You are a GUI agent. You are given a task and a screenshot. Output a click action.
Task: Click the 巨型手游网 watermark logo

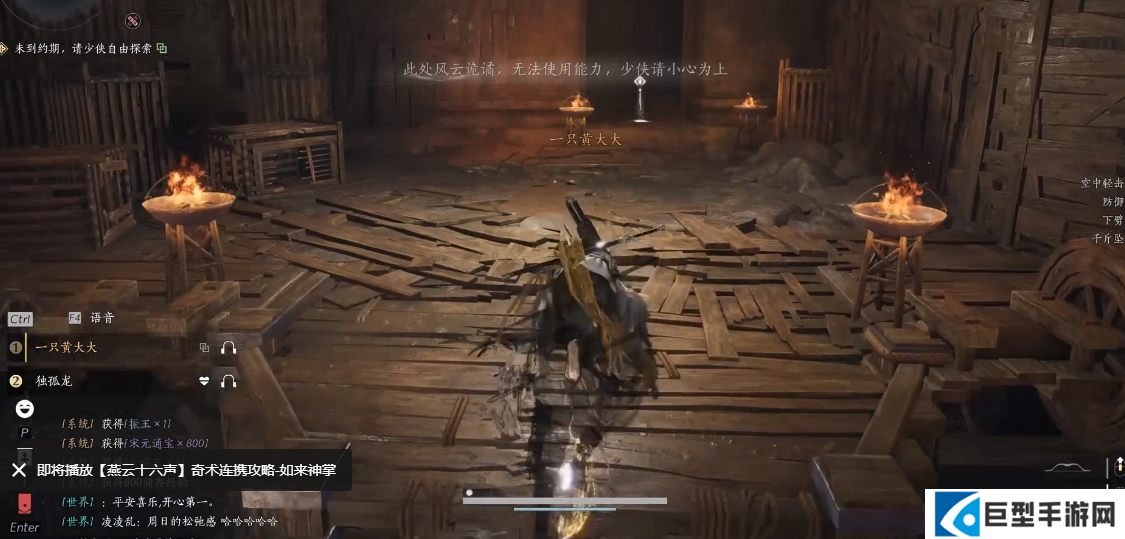coord(1025,515)
